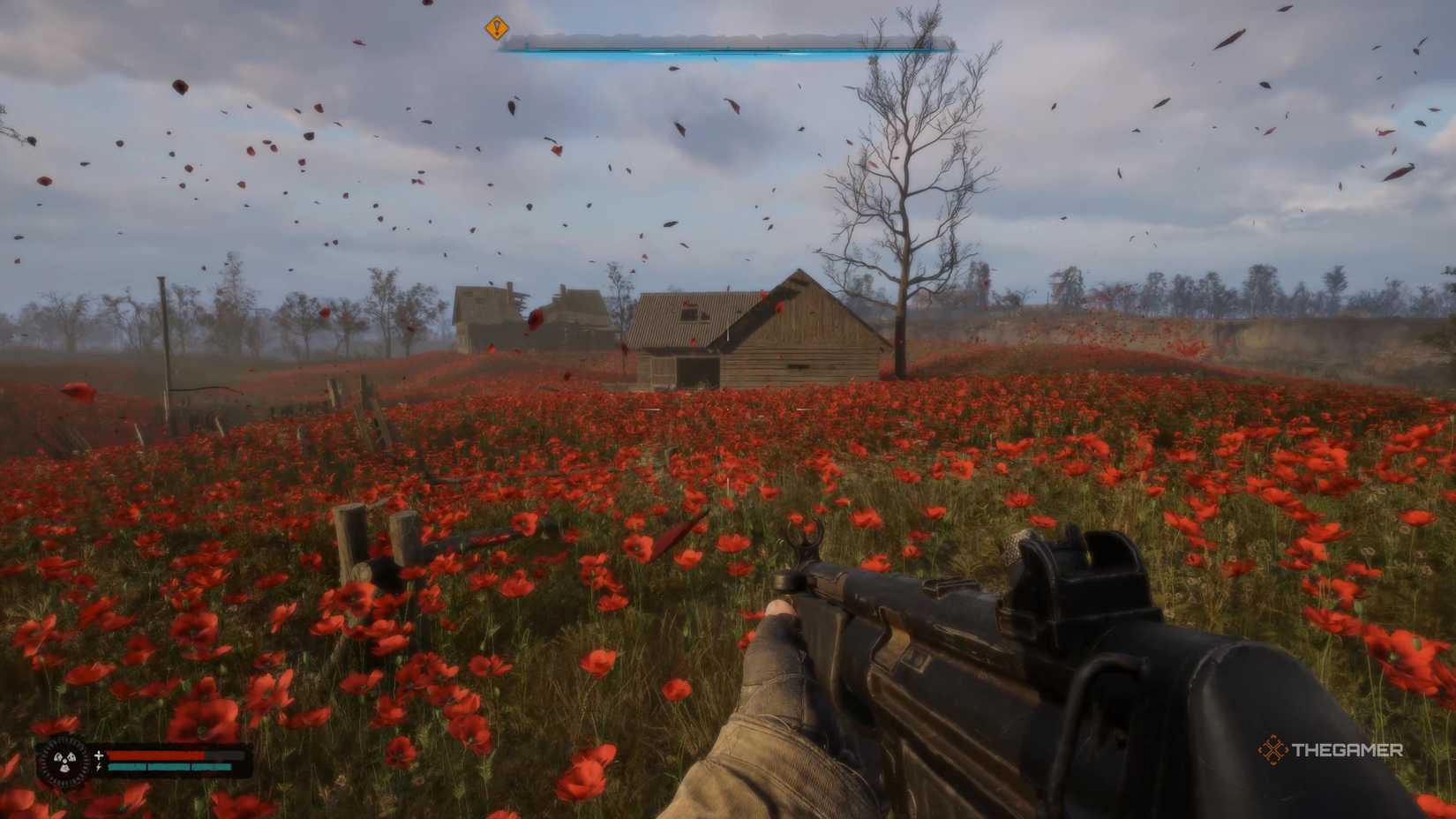Click the lightning bolt stamina icon
1456x819 pixels.
[99, 767]
